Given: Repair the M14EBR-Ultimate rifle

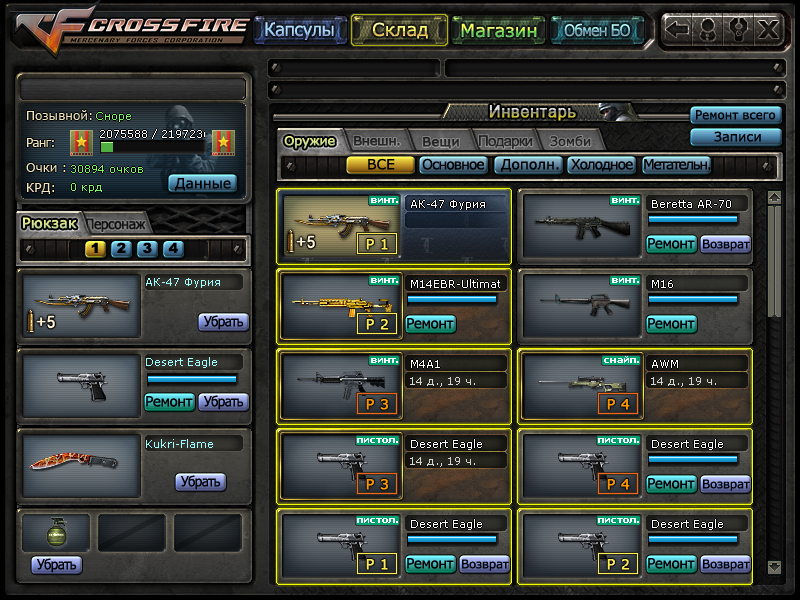Looking at the screenshot, I should pyautogui.click(x=430, y=324).
